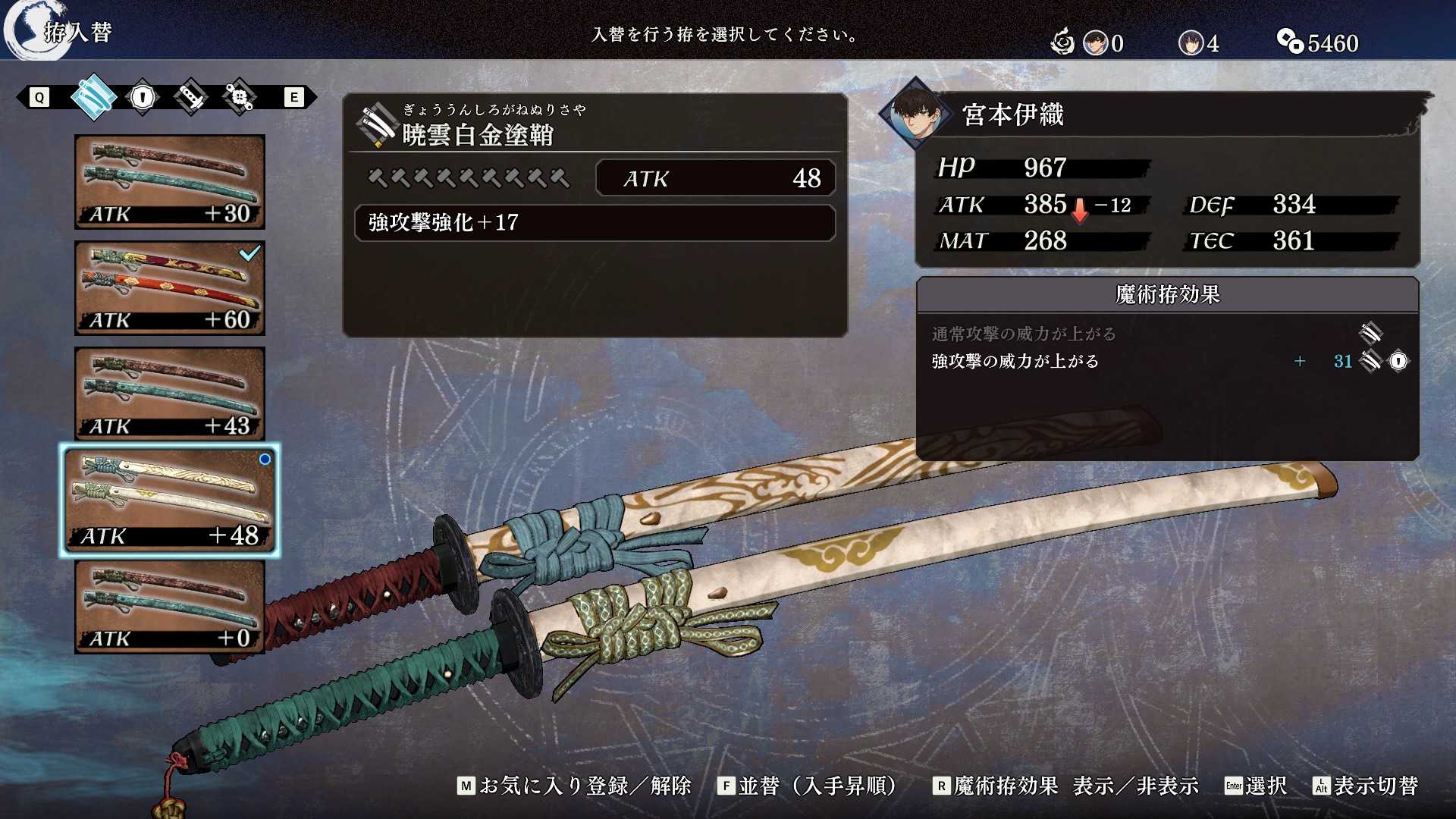Open the round sword guard tab
This screenshot has width=1456, height=819.
point(143,97)
